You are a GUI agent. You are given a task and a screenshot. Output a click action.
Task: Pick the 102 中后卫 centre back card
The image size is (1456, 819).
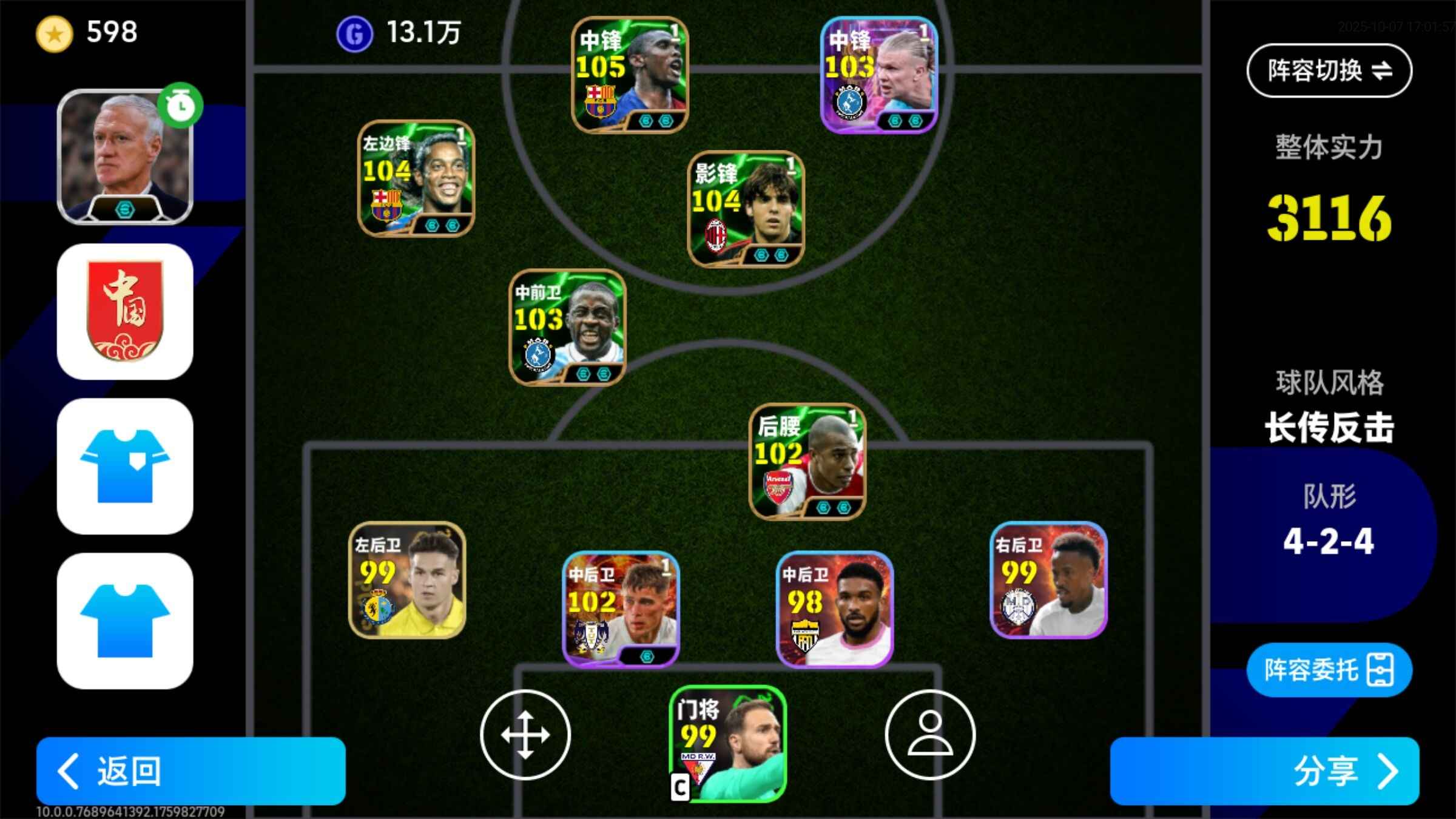pyautogui.click(x=621, y=609)
